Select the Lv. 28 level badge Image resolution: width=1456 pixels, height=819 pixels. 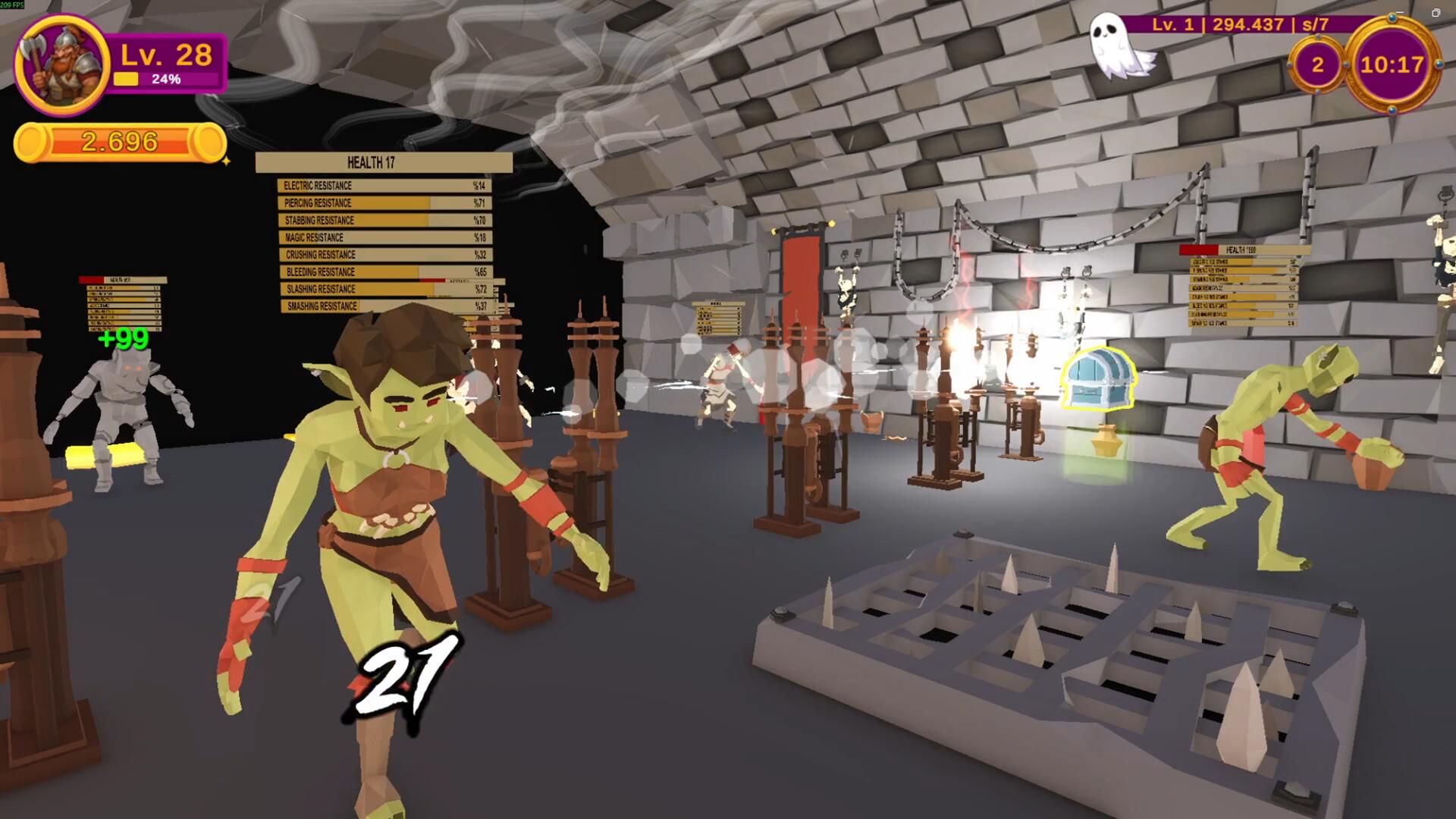163,55
